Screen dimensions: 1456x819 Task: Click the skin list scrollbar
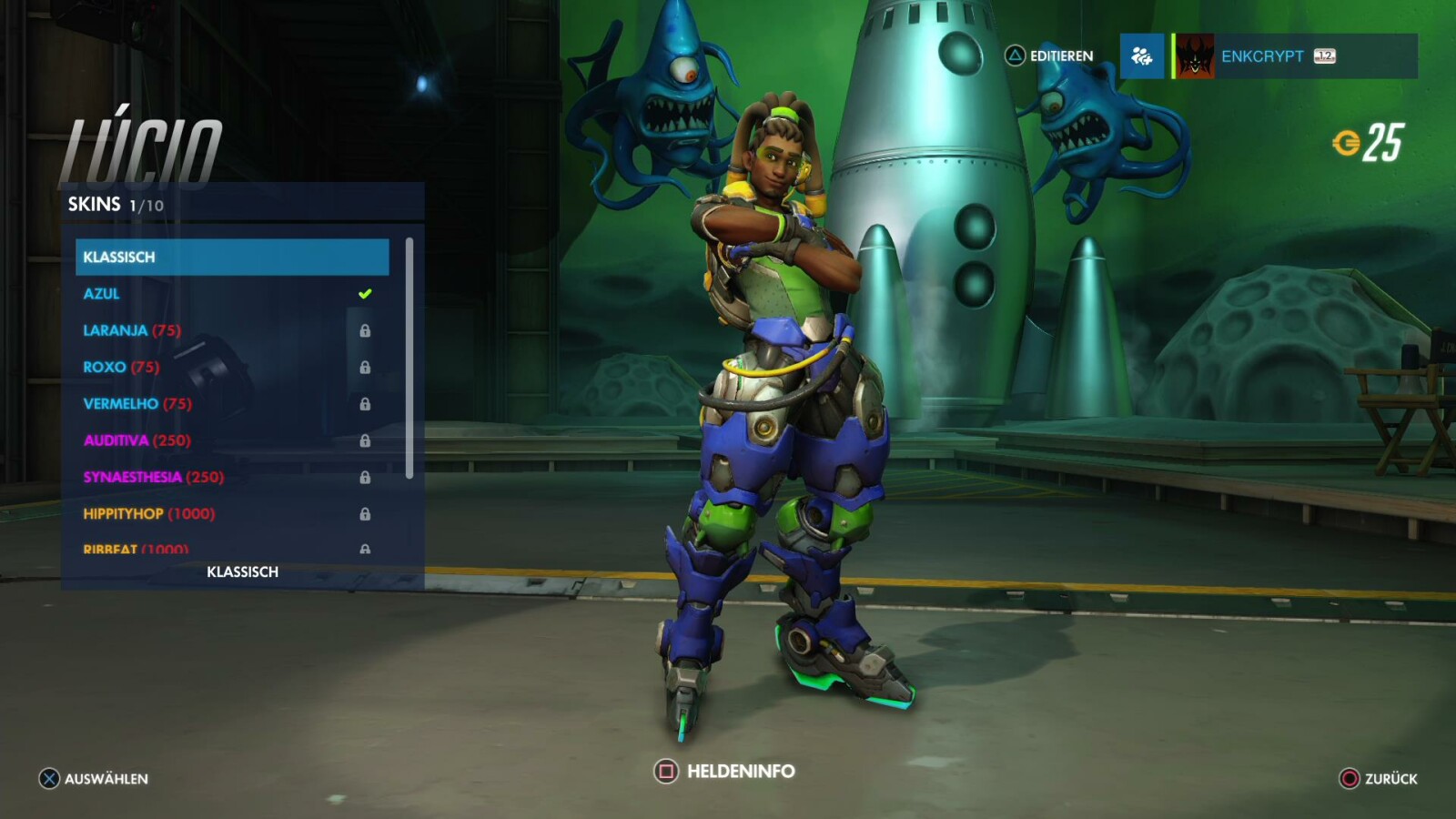coord(409,357)
